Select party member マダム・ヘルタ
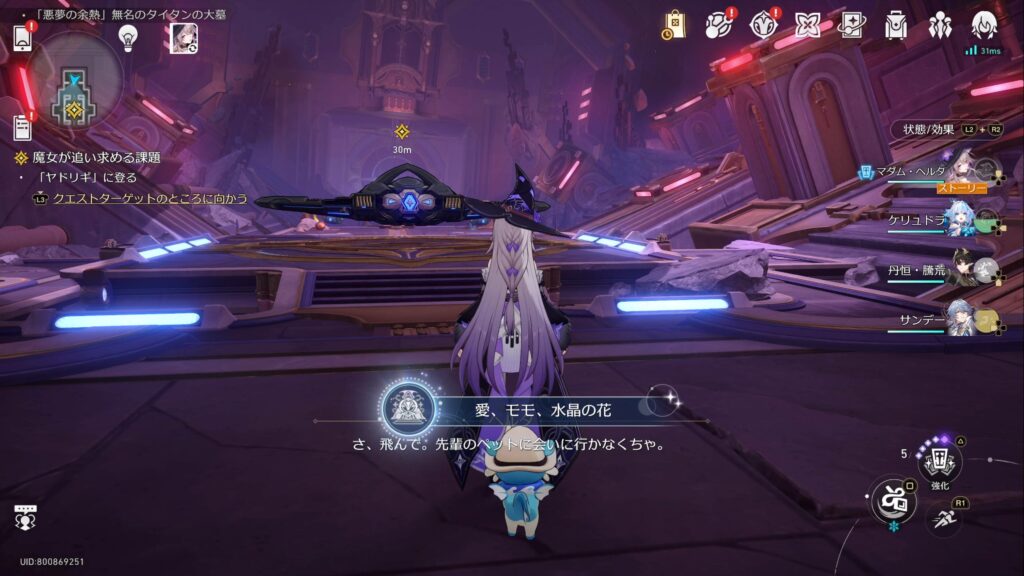 962,170
